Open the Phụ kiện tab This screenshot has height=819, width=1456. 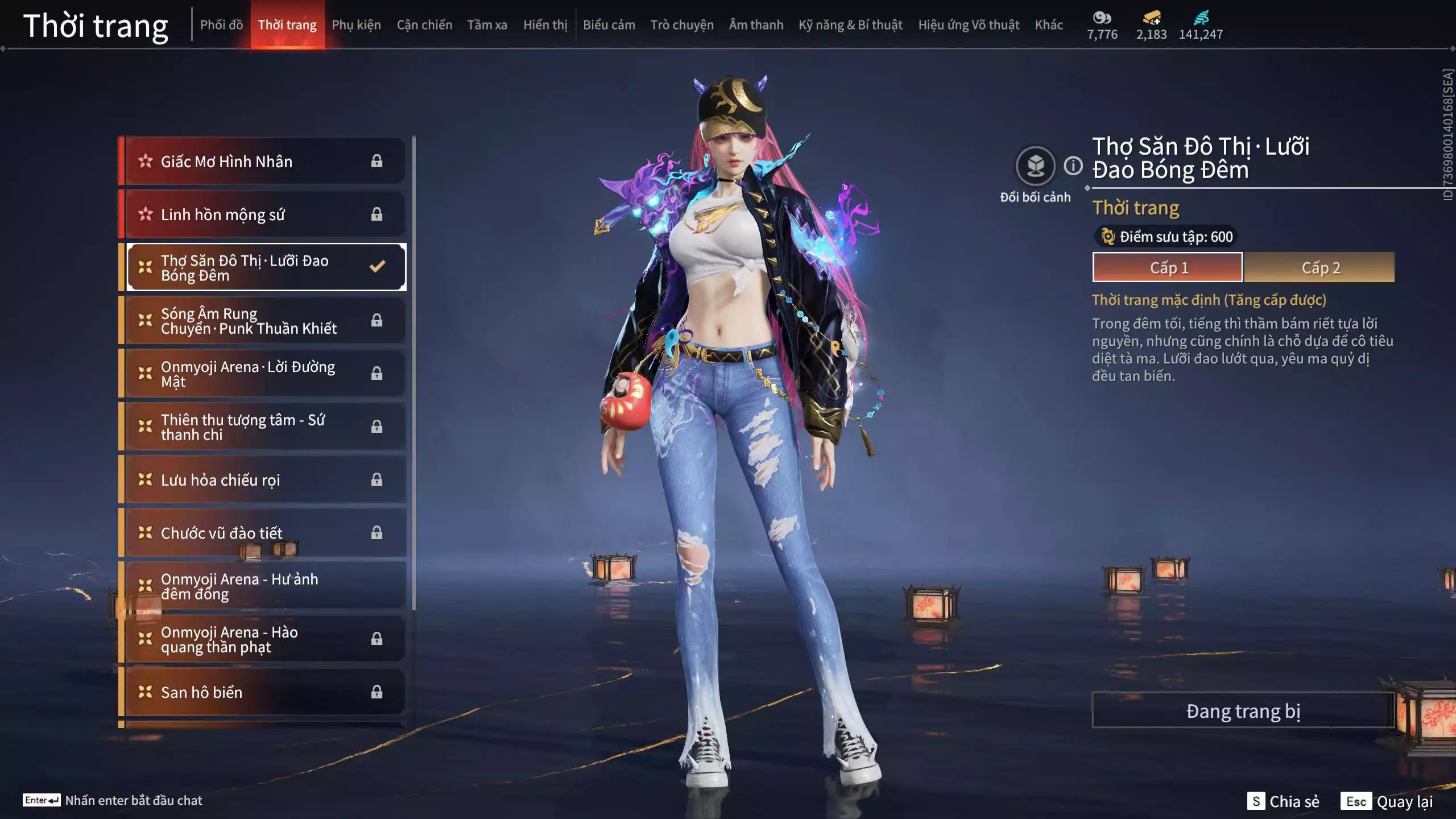(356, 25)
